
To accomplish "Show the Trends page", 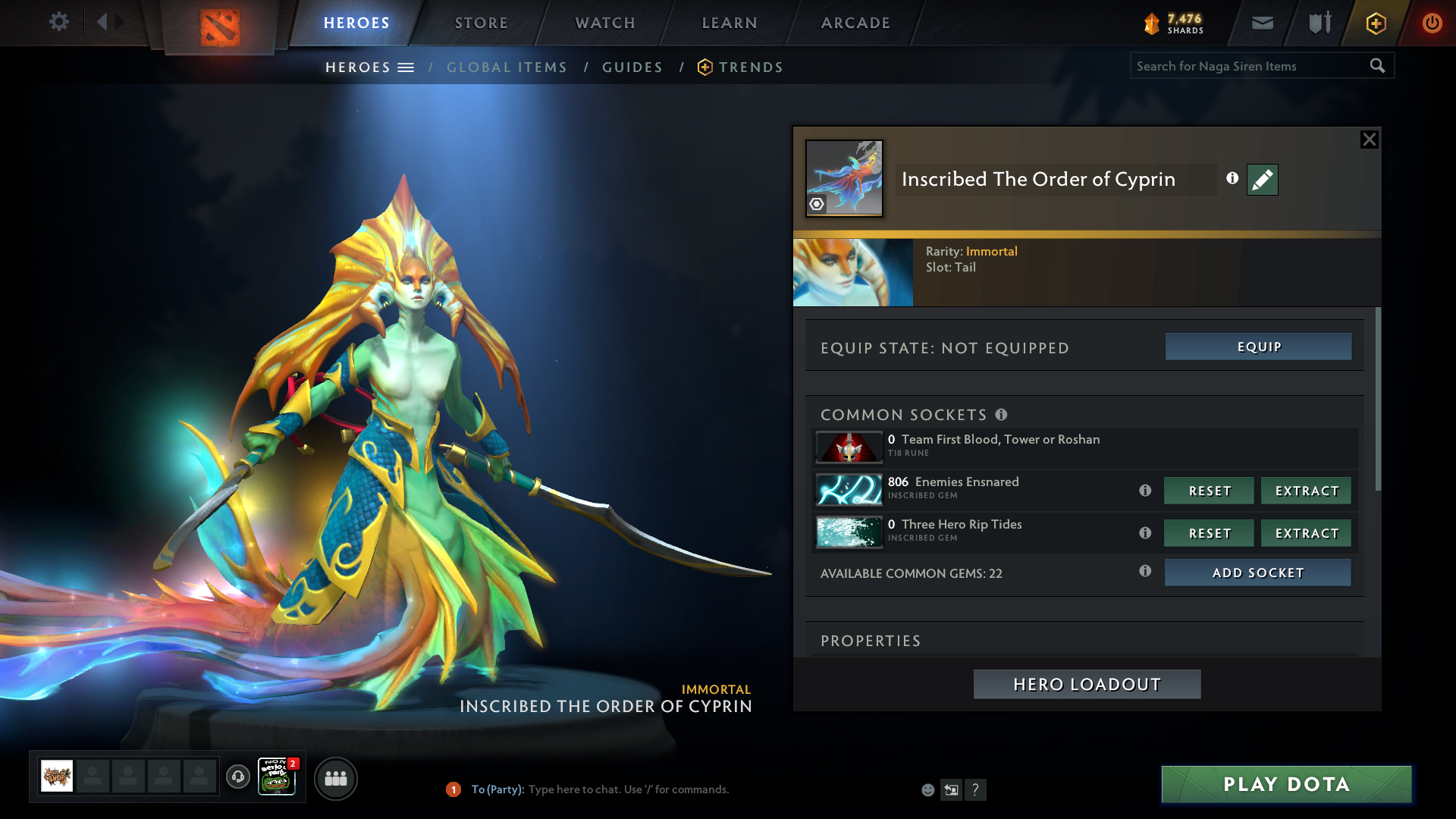I will click(751, 67).
